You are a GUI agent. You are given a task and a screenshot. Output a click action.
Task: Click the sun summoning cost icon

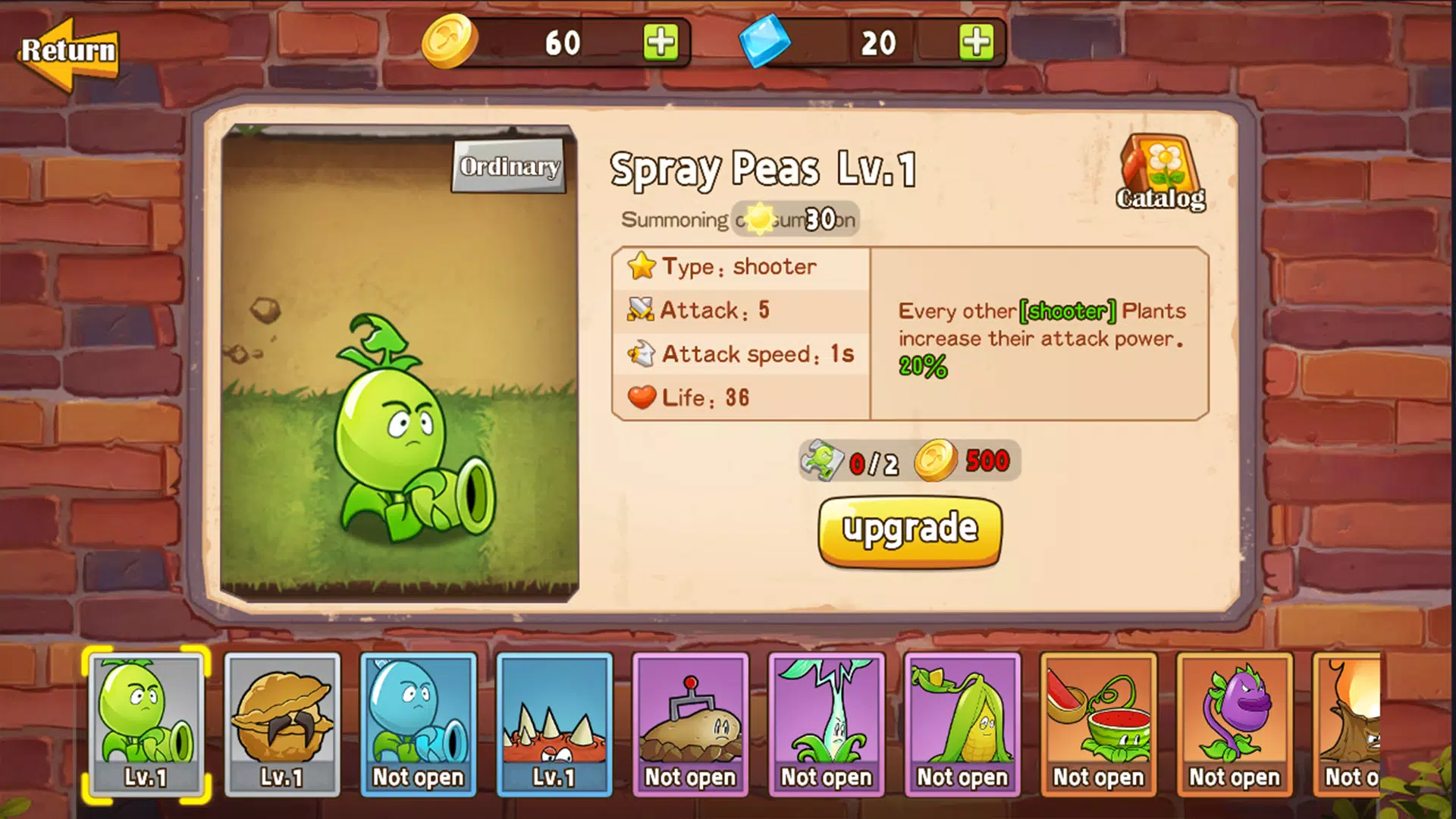click(x=758, y=216)
